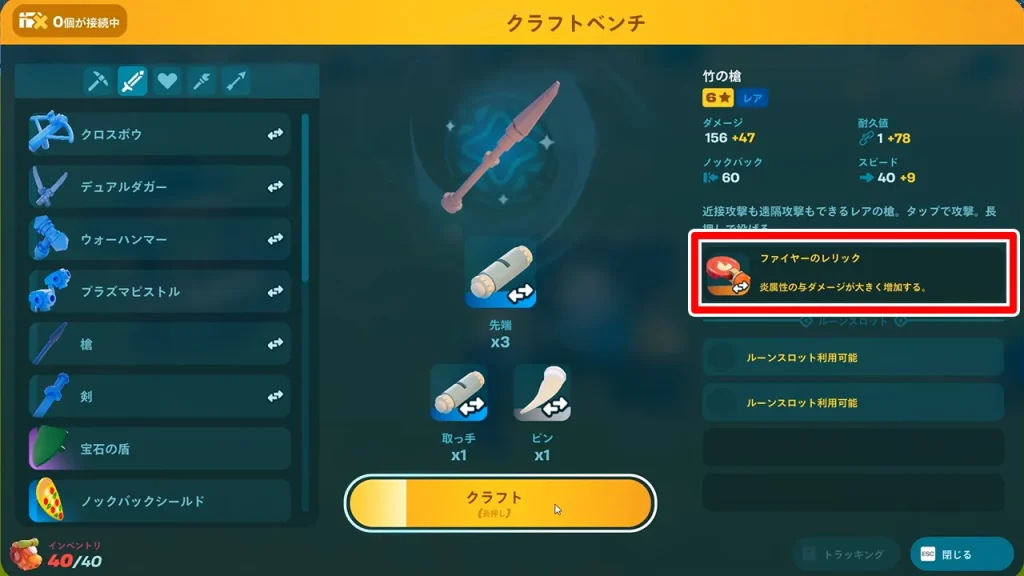The image size is (1024, 576).
Task: Select the ファイヤーのレリック fire relic slot
Action: pos(853,273)
